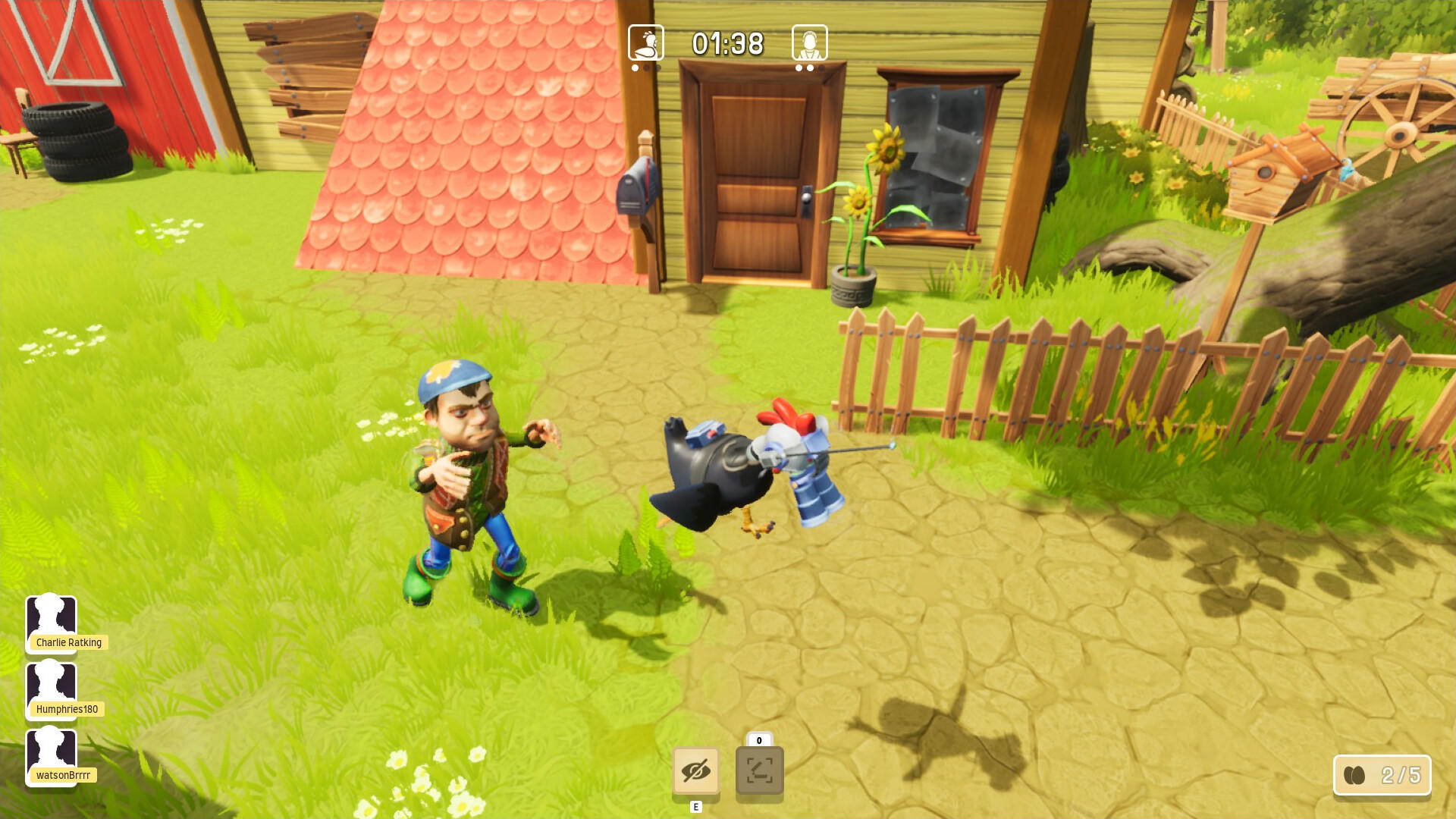Select the farmer team icon beside the timer
Viewport: 1456px width, 819px height.
pos(809,44)
